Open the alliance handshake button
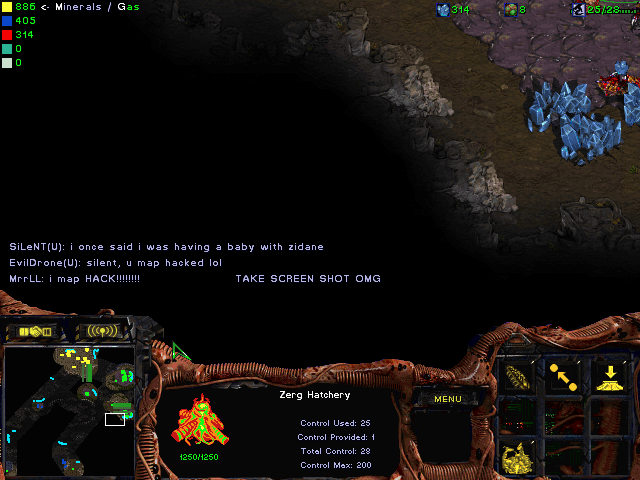 click(36, 331)
